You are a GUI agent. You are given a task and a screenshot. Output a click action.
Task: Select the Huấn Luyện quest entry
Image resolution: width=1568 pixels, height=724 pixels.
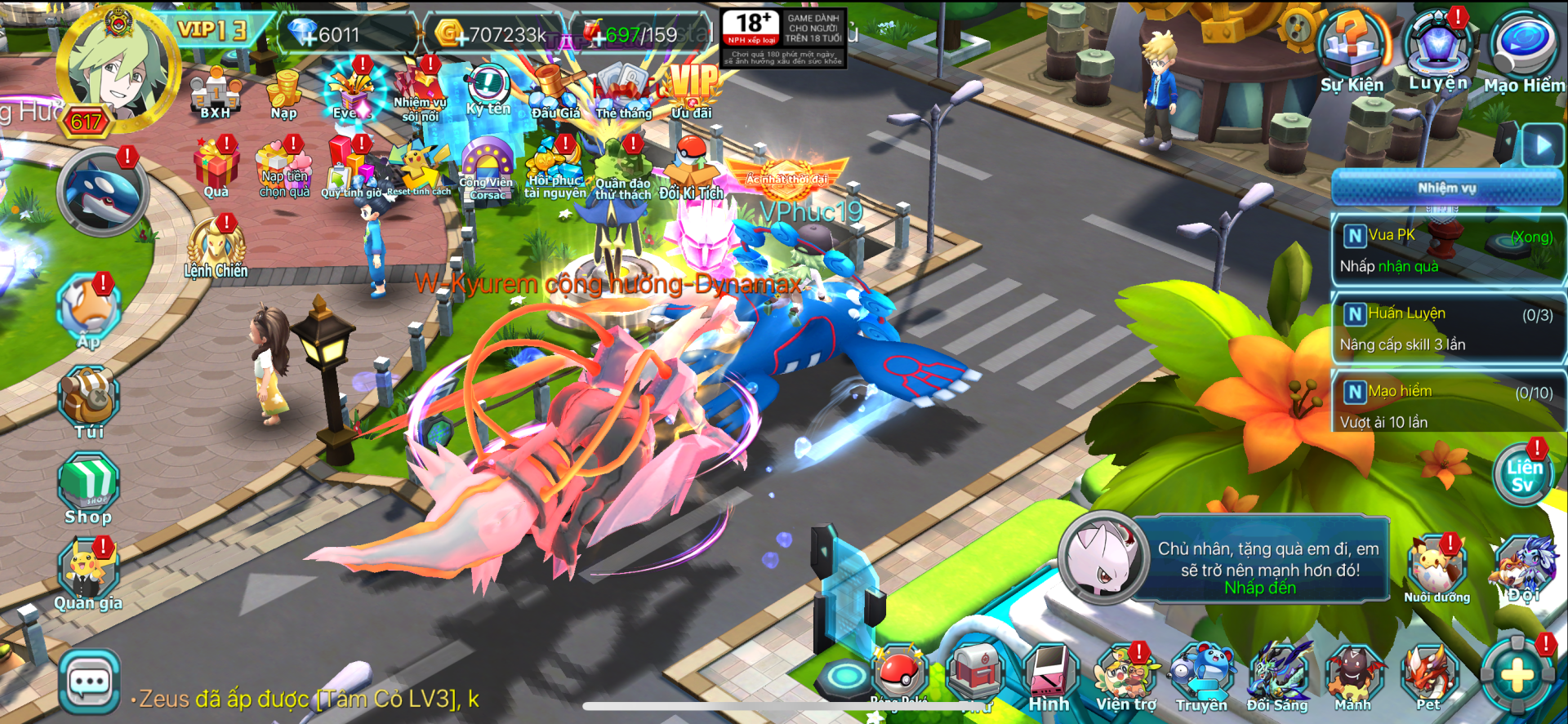coord(1447,329)
